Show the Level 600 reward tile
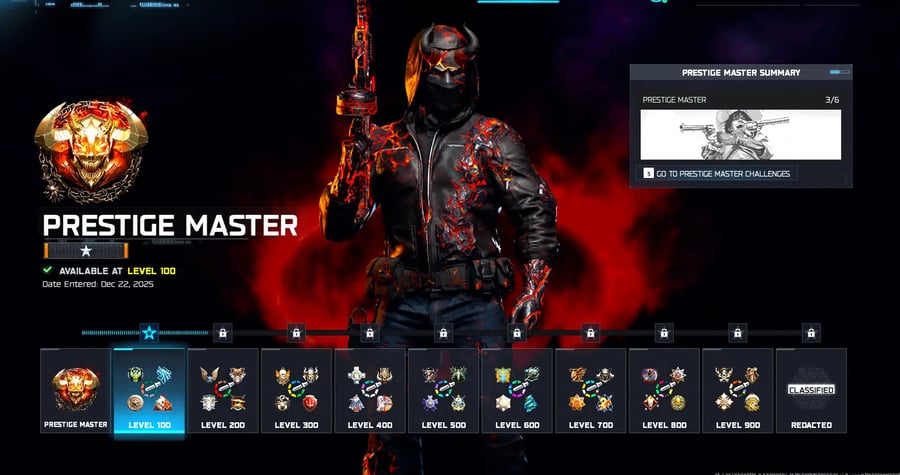This screenshot has width=900, height=475. click(517, 390)
